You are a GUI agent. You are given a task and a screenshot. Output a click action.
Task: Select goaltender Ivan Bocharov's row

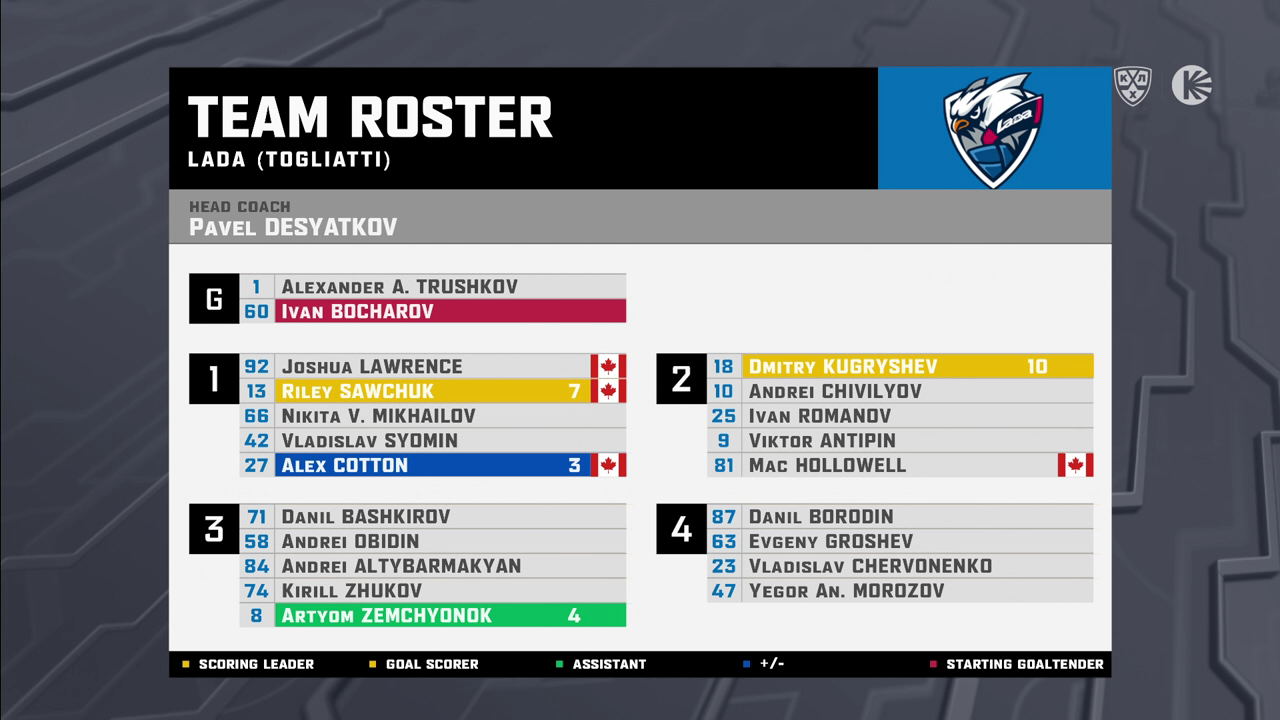(432, 311)
